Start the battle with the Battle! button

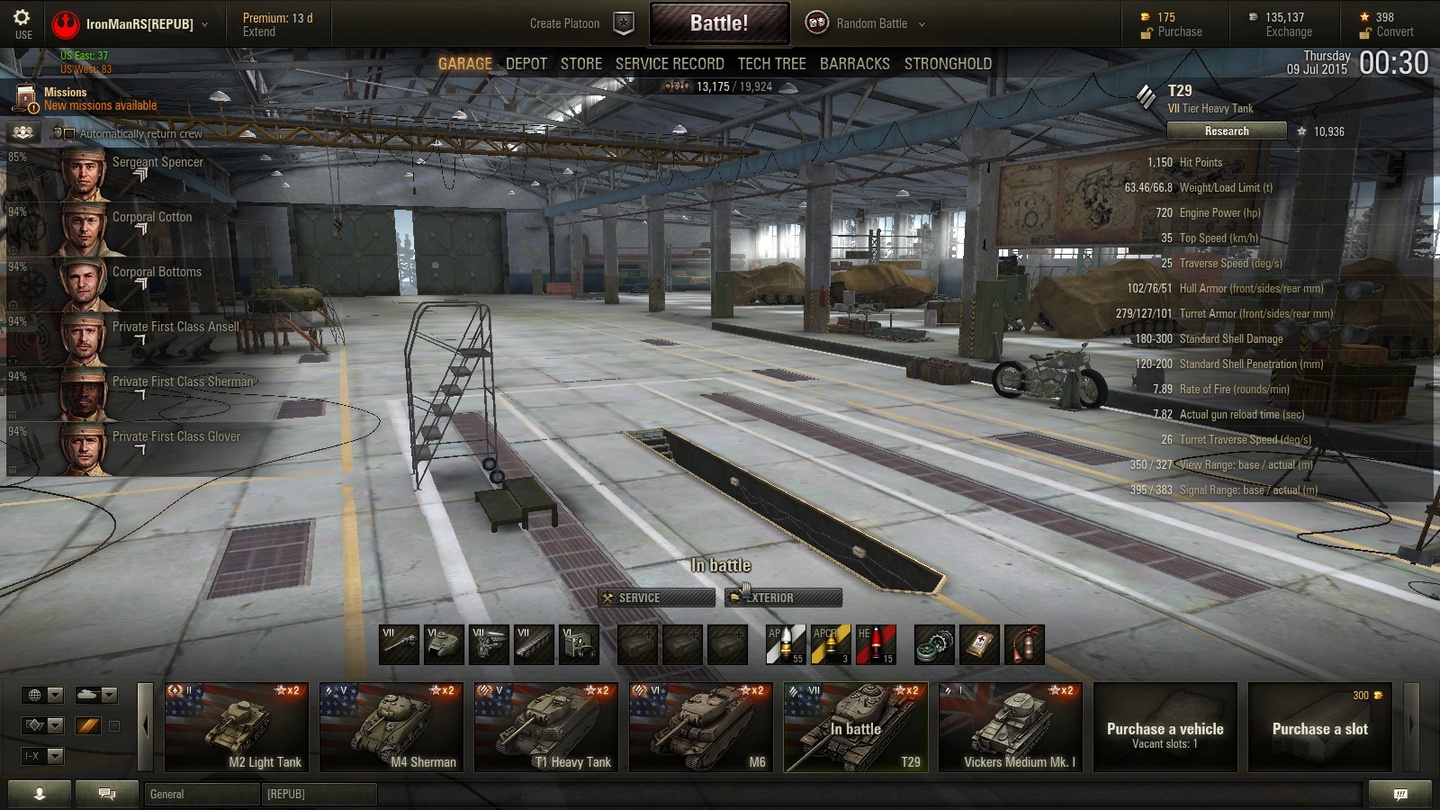point(719,23)
